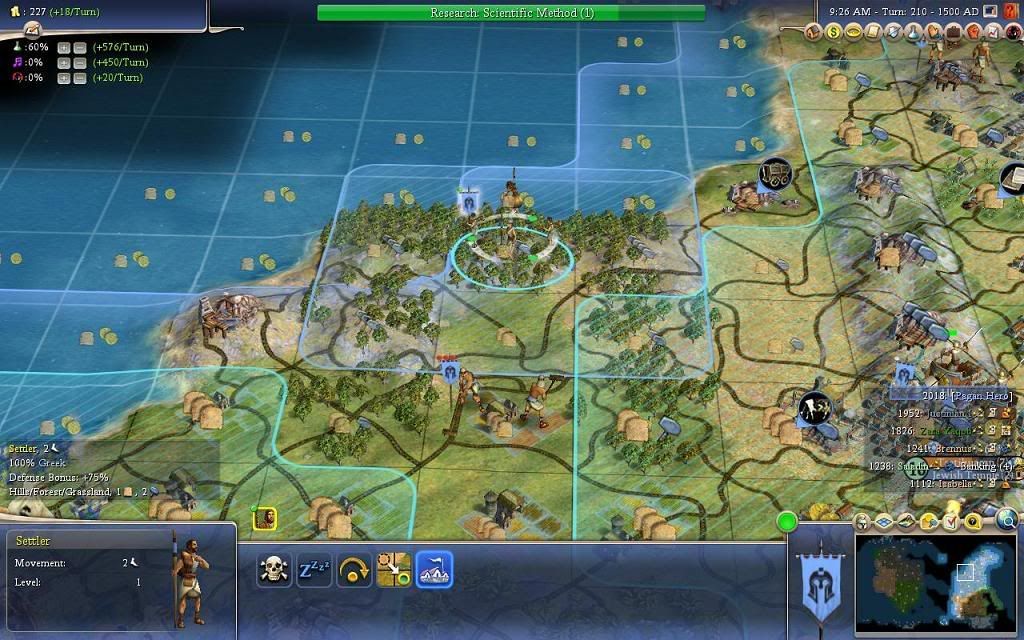
Task: Open the Domestic Advisor screen
Action: point(812,31)
